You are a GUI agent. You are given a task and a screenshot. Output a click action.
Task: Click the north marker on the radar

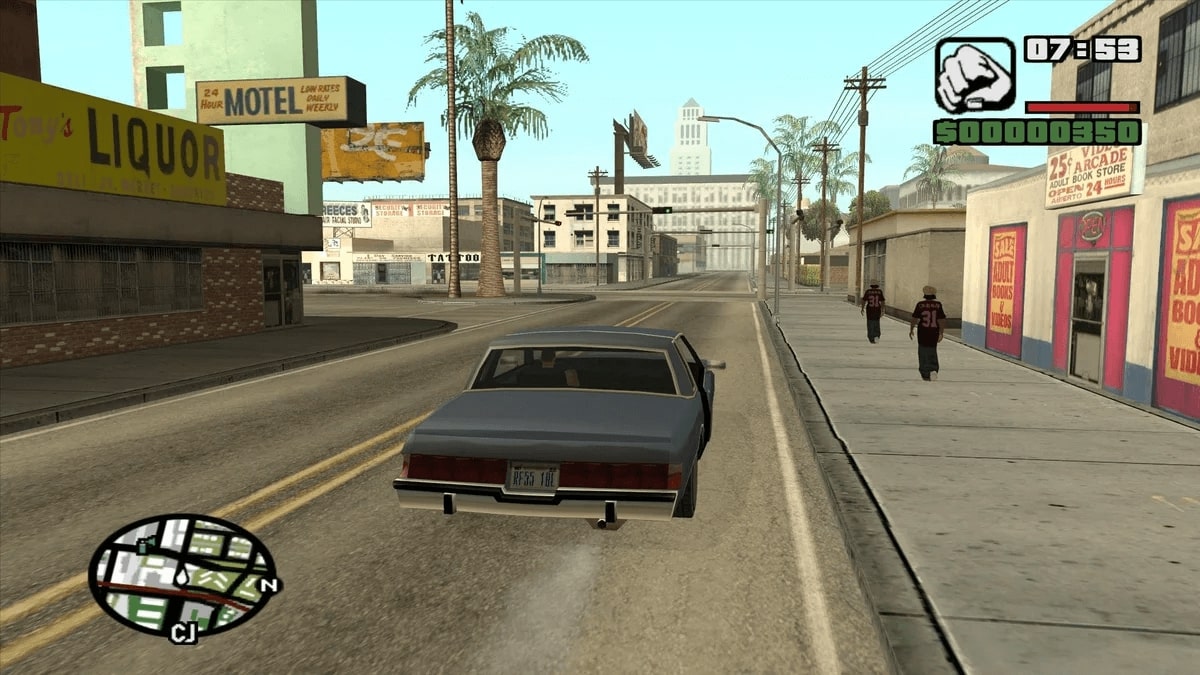pyautogui.click(x=266, y=585)
